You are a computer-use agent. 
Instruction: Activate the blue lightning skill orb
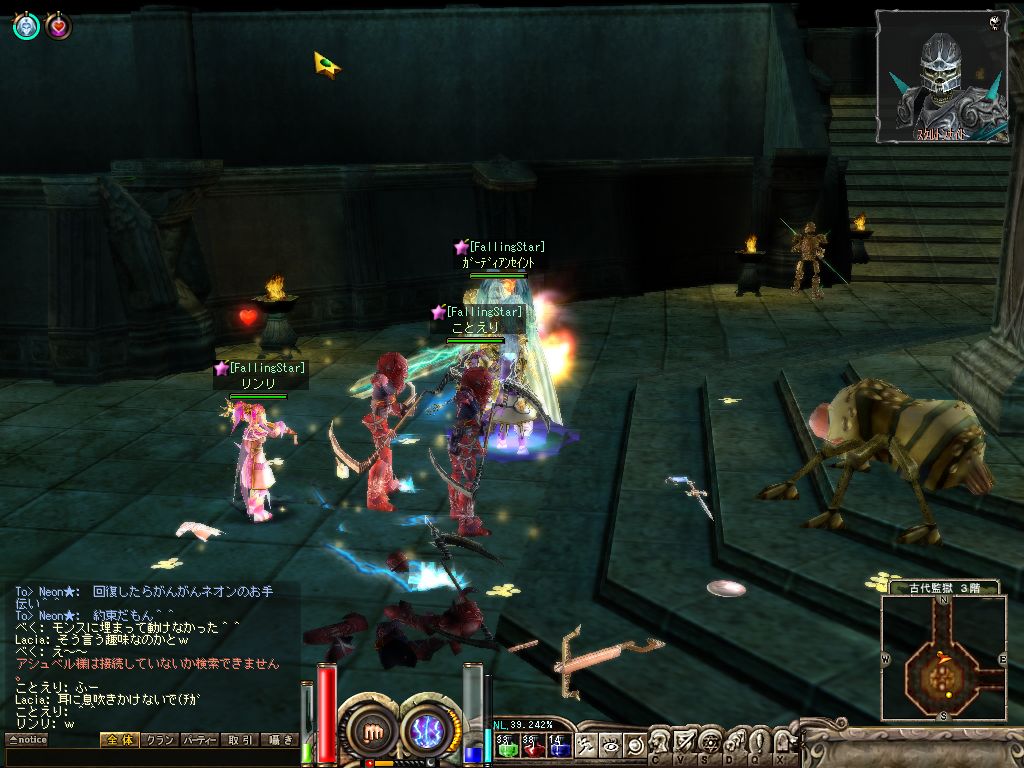(430, 731)
